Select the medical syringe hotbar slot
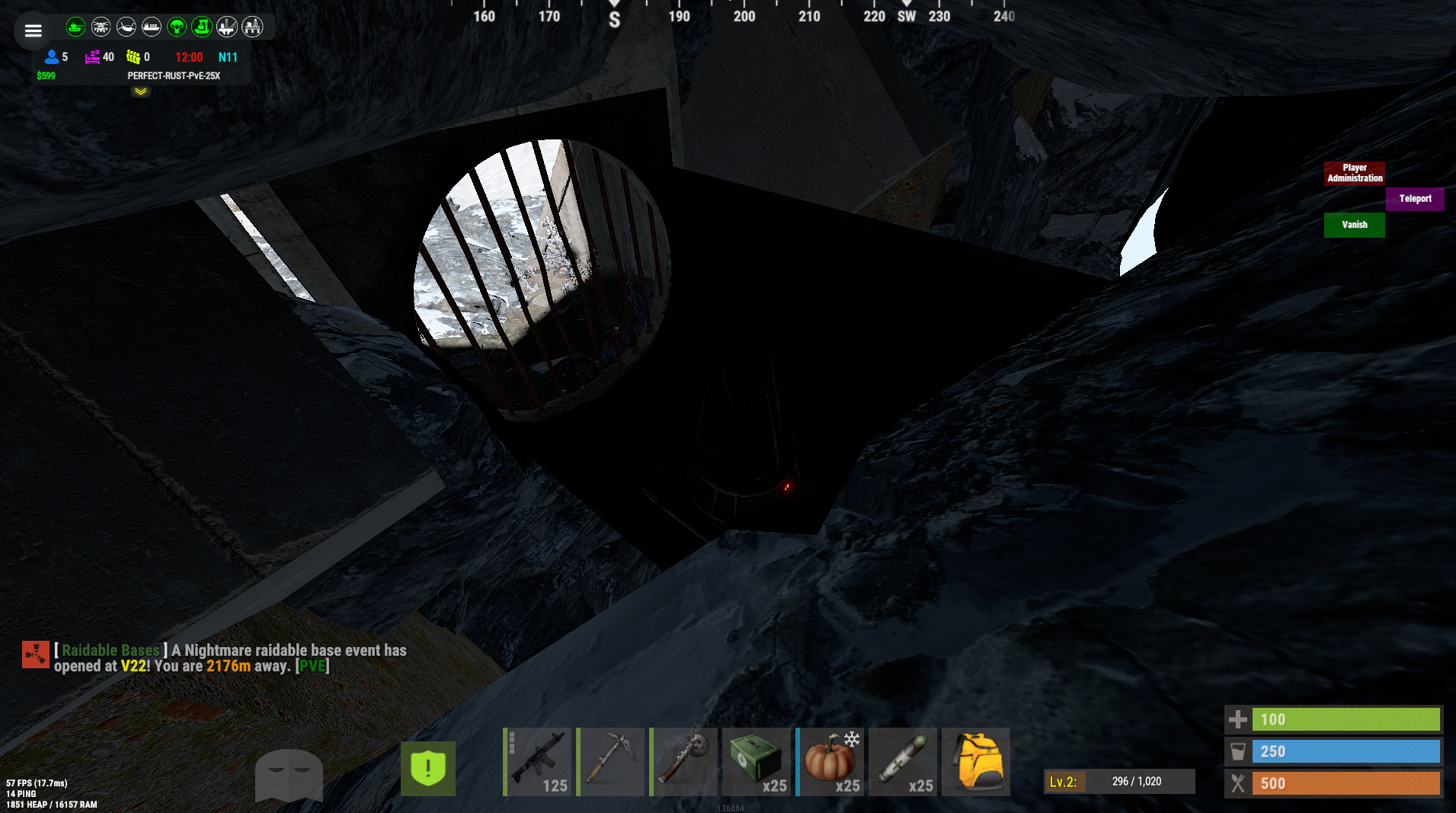Viewport: 1456px width, 813px height. tap(904, 762)
